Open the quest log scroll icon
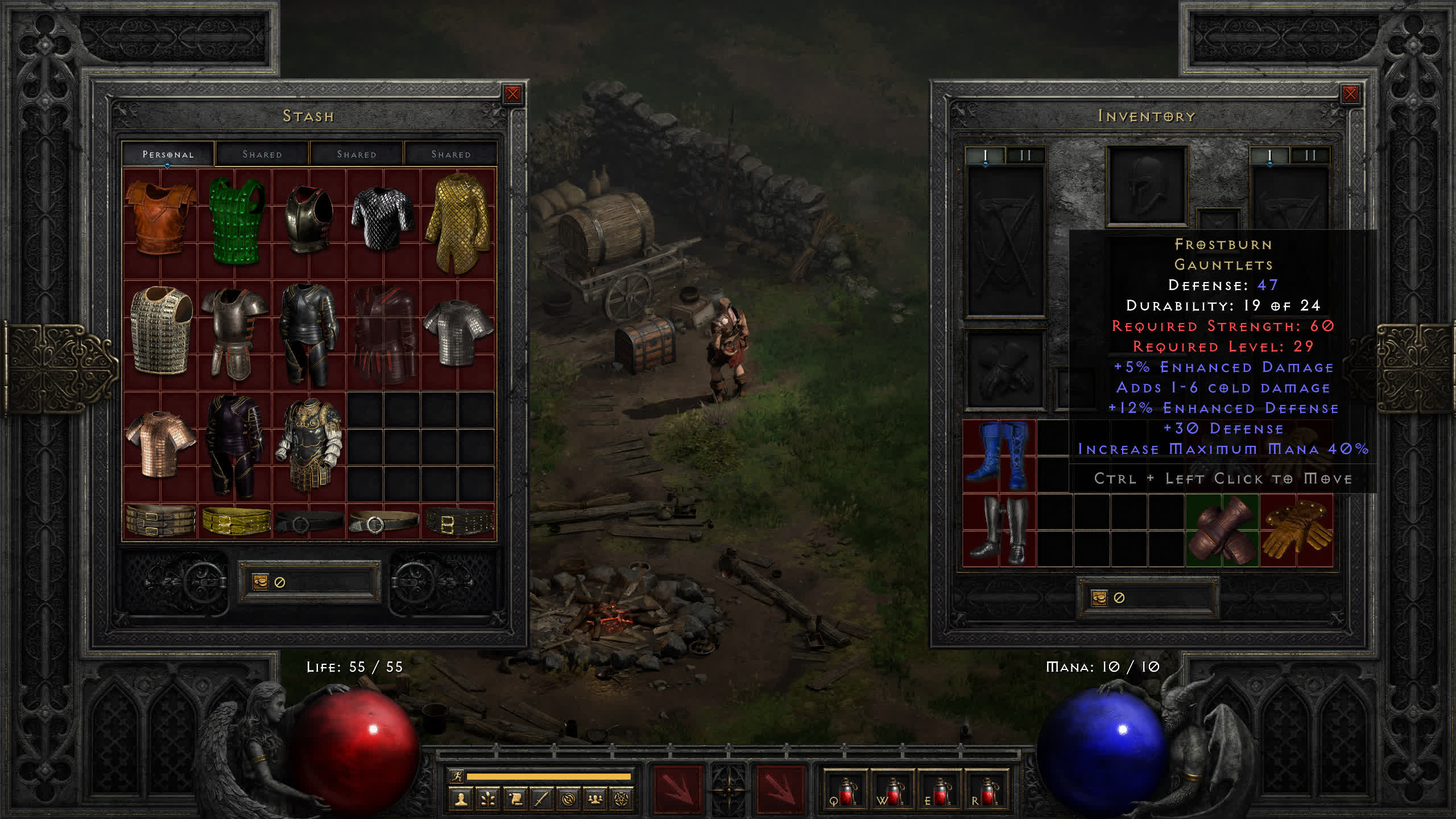1456x819 pixels. click(515, 800)
